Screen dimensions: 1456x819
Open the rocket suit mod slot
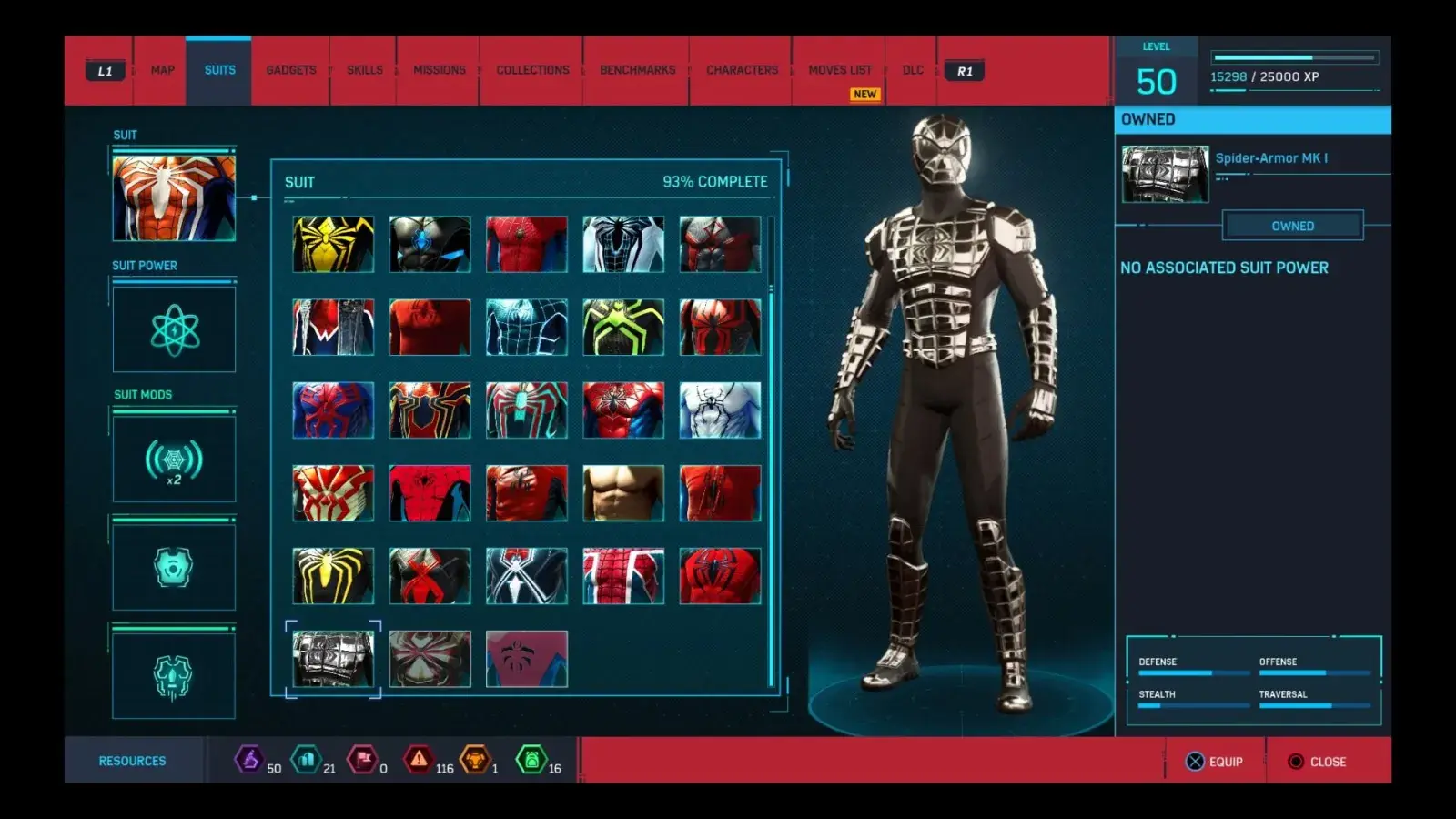tap(173, 674)
